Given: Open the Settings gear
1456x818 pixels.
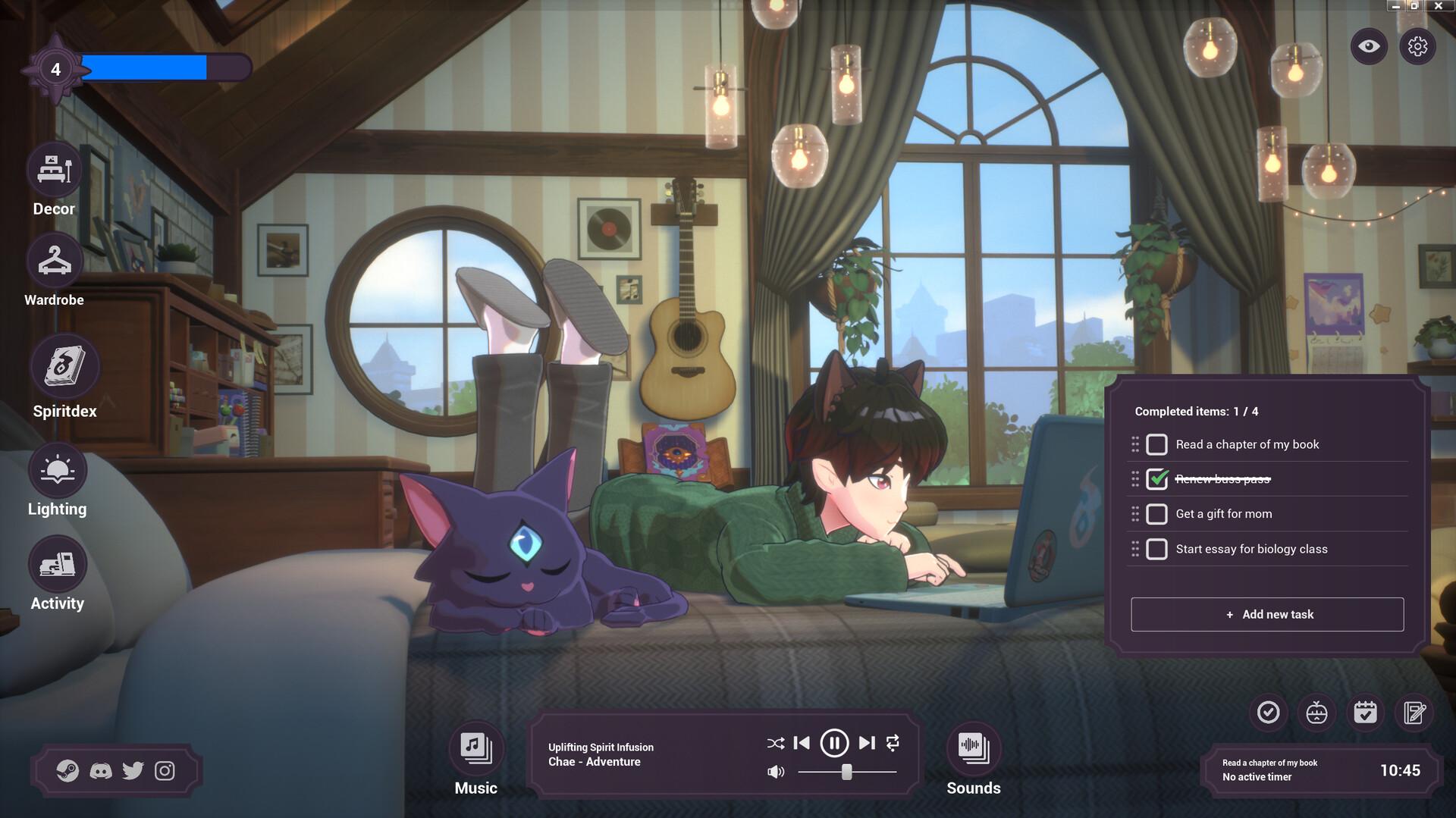Looking at the screenshot, I should click(1419, 46).
